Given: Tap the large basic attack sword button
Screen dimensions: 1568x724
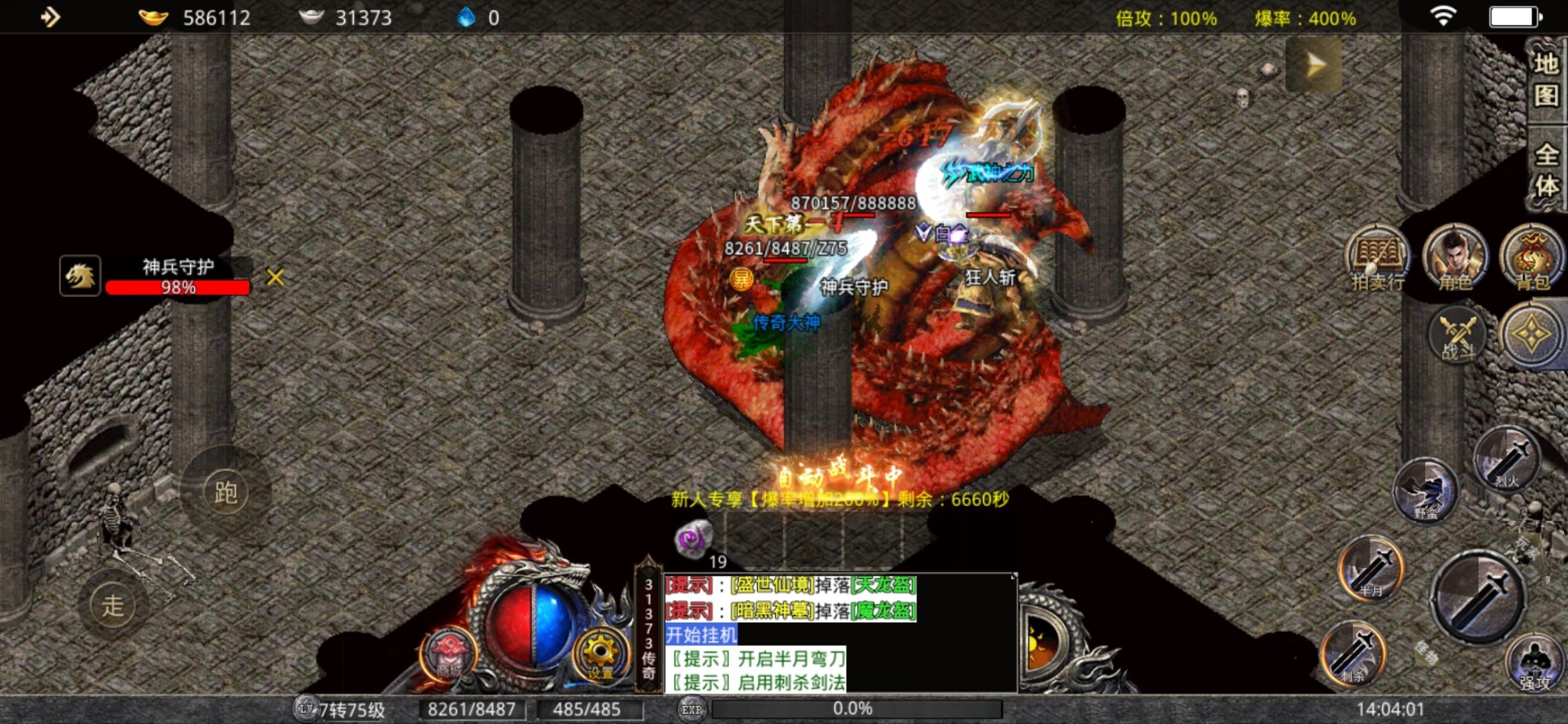Looking at the screenshot, I should [1479, 598].
